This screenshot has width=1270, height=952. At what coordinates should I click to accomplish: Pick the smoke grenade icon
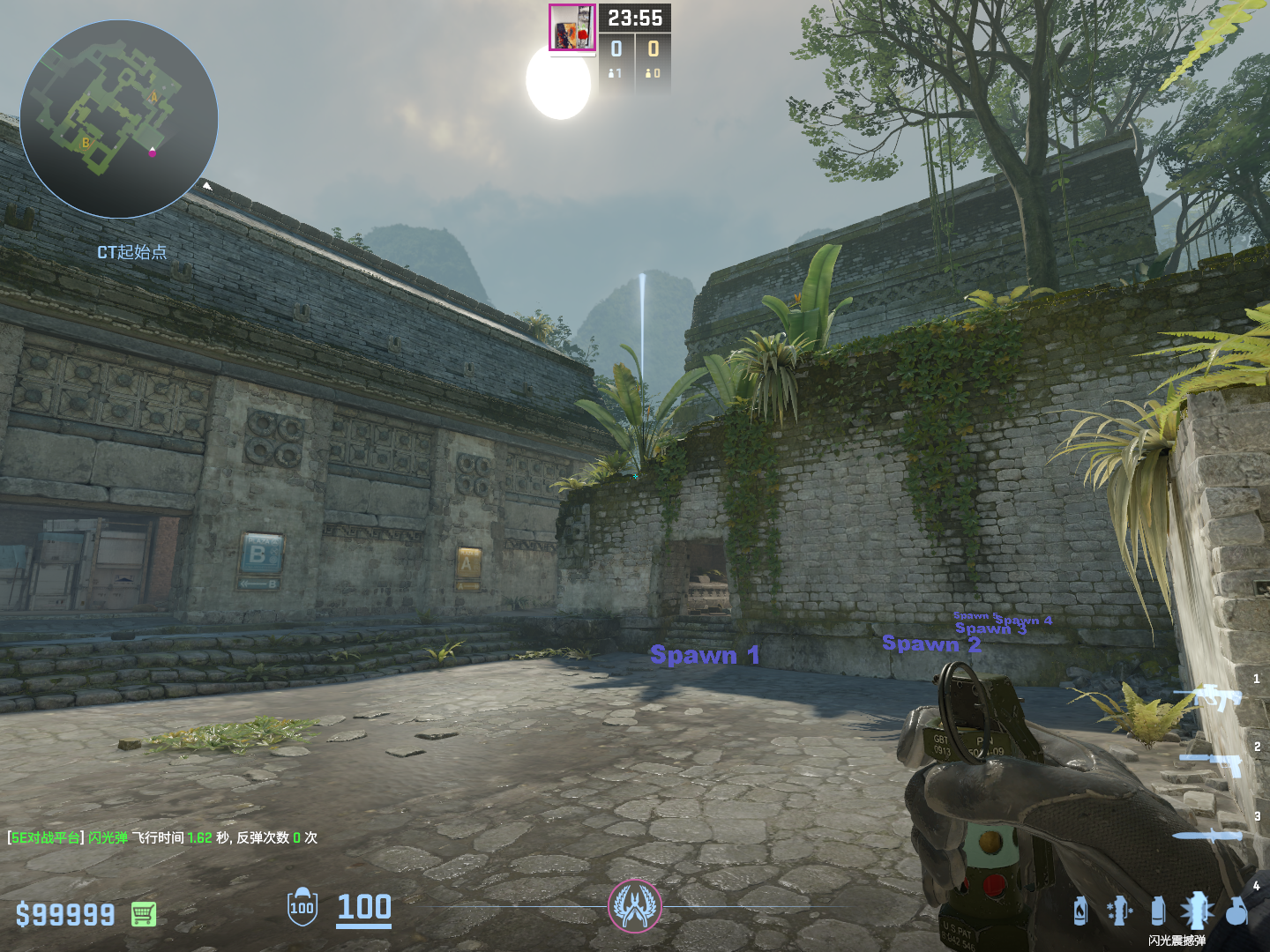pos(1158,911)
